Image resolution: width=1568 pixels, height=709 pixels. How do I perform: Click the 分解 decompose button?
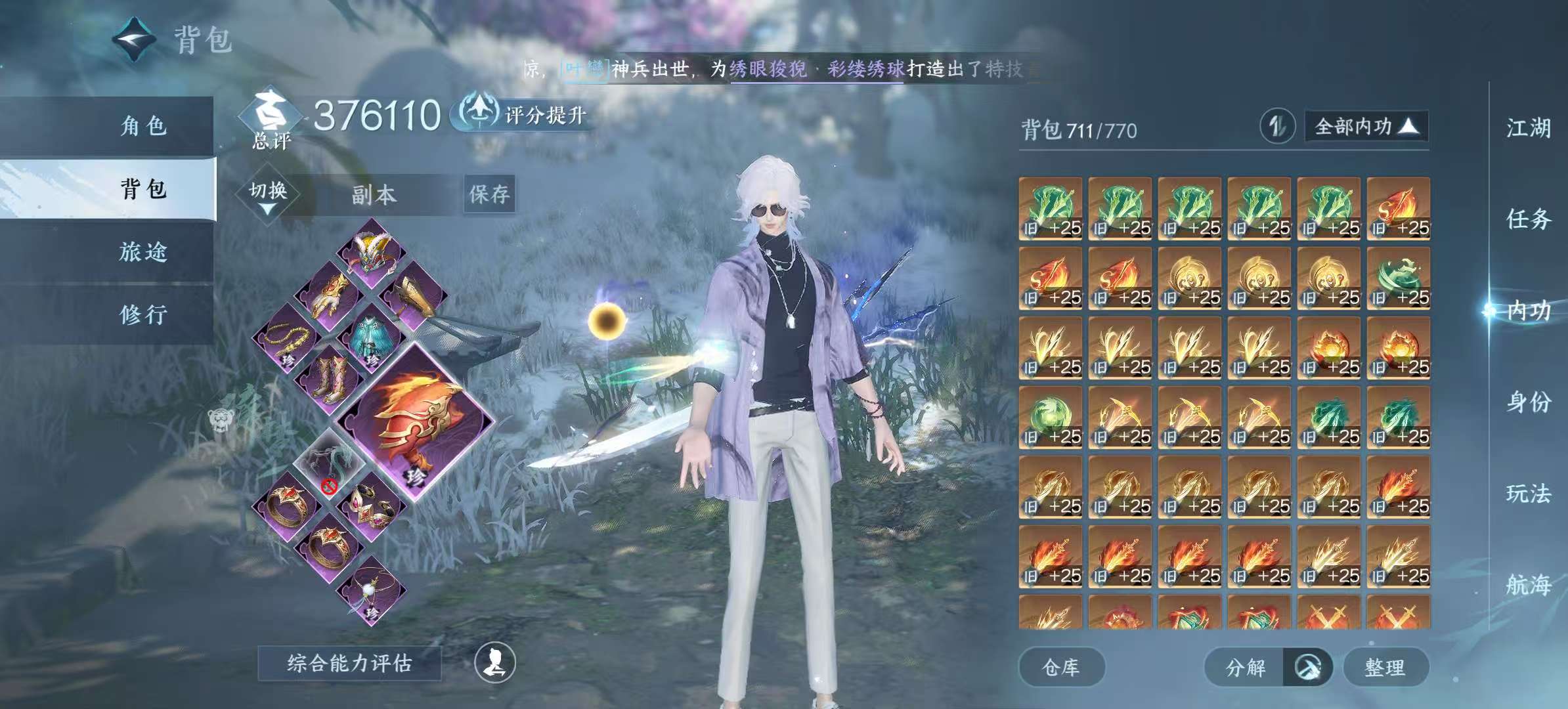tap(1245, 668)
